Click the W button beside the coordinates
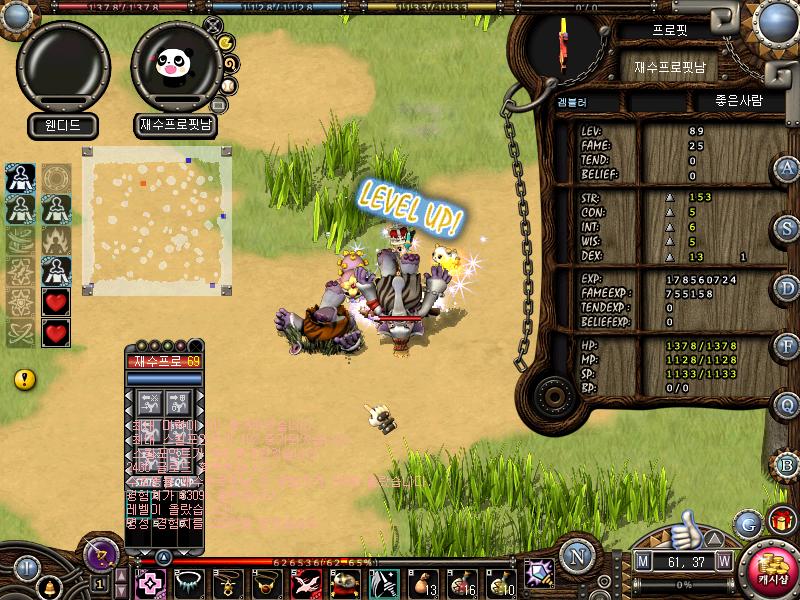This screenshot has height=600, width=800. pyautogui.click(x=723, y=562)
